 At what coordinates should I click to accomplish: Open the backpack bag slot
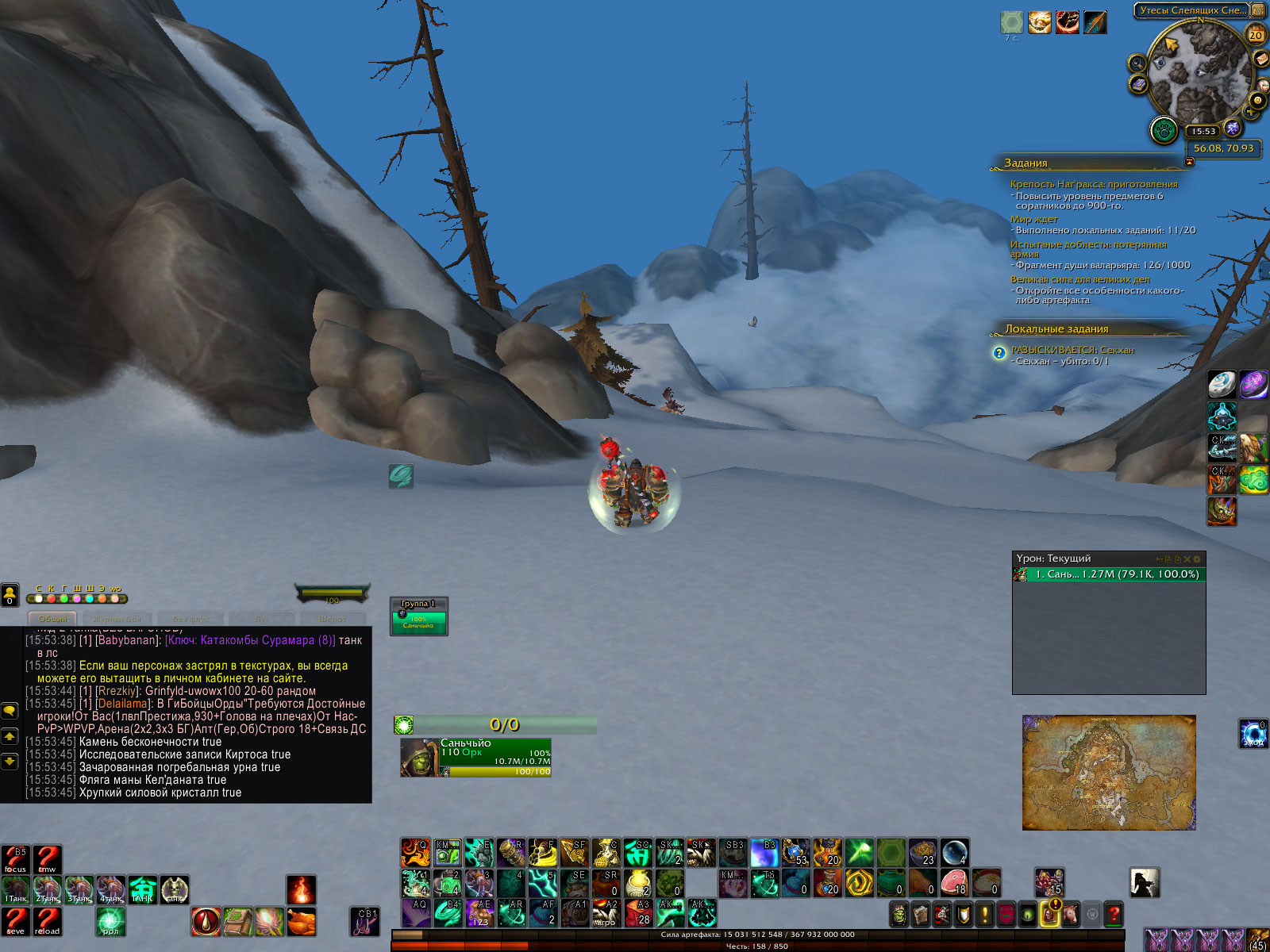[1257, 941]
